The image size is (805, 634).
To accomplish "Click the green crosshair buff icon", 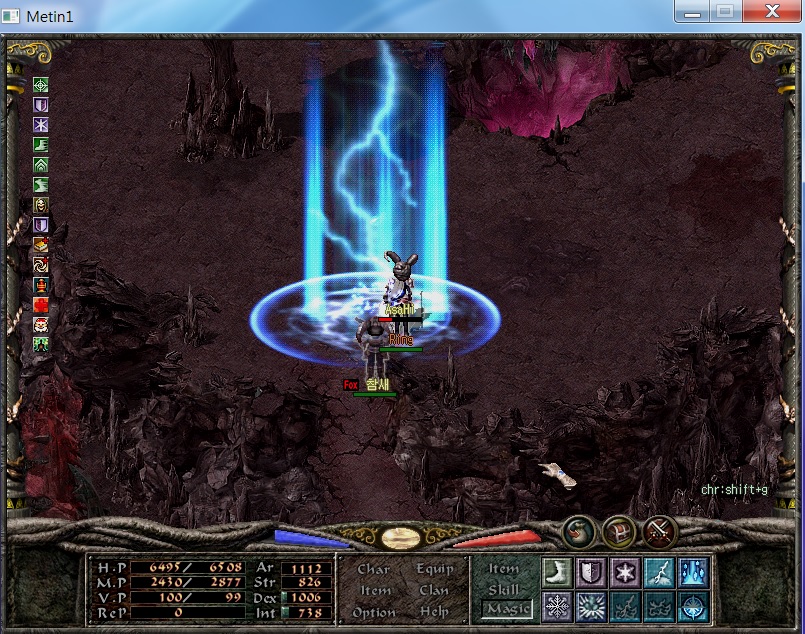I will click(41, 85).
